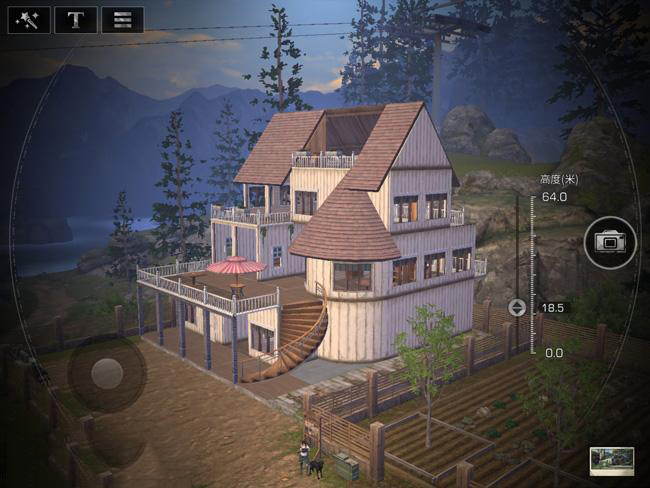Image resolution: width=650 pixels, height=488 pixels.
Task: Click the height slider handle at 18.5
Action: point(517,307)
